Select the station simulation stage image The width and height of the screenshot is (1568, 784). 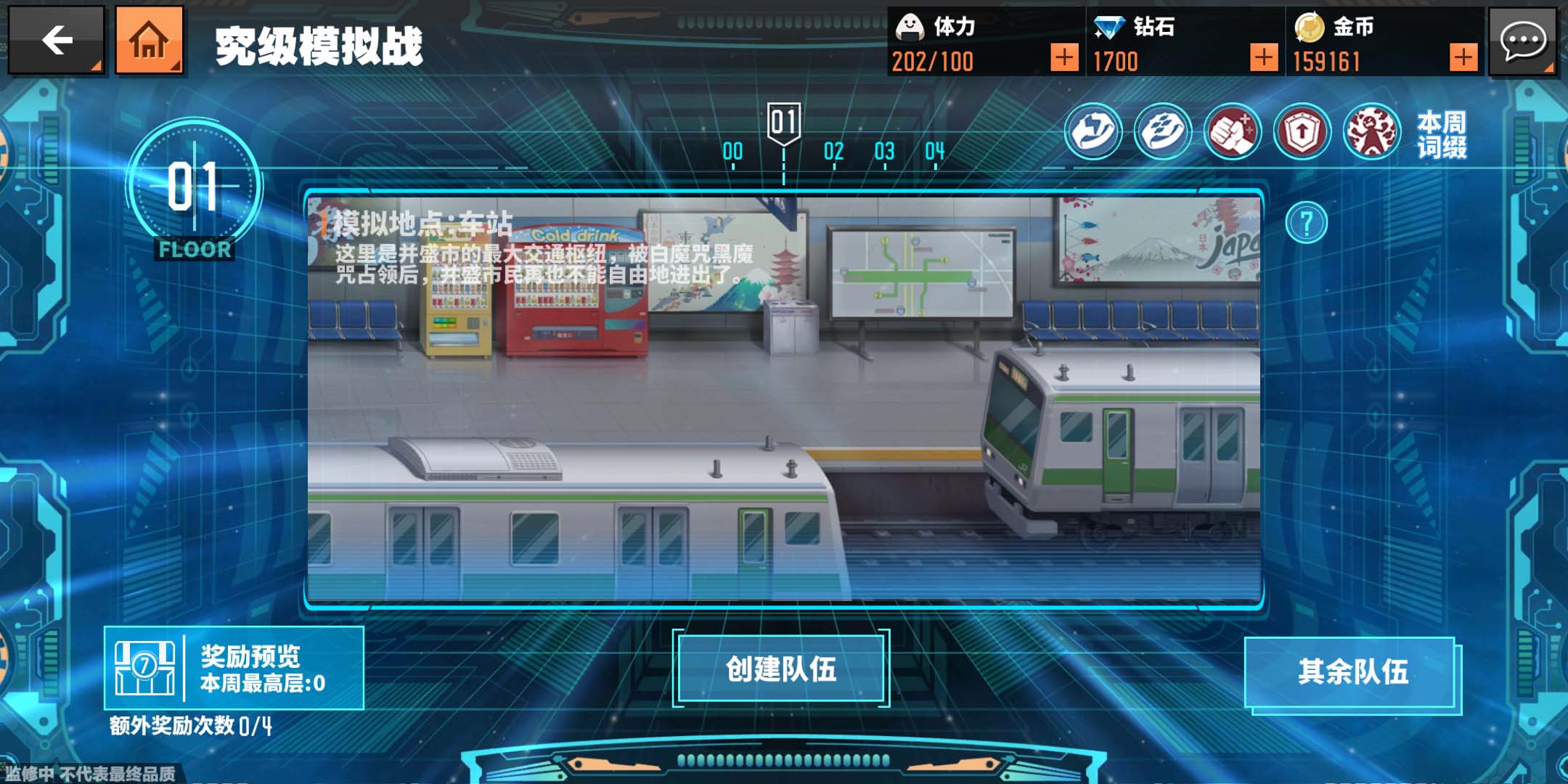pyautogui.click(x=784, y=399)
